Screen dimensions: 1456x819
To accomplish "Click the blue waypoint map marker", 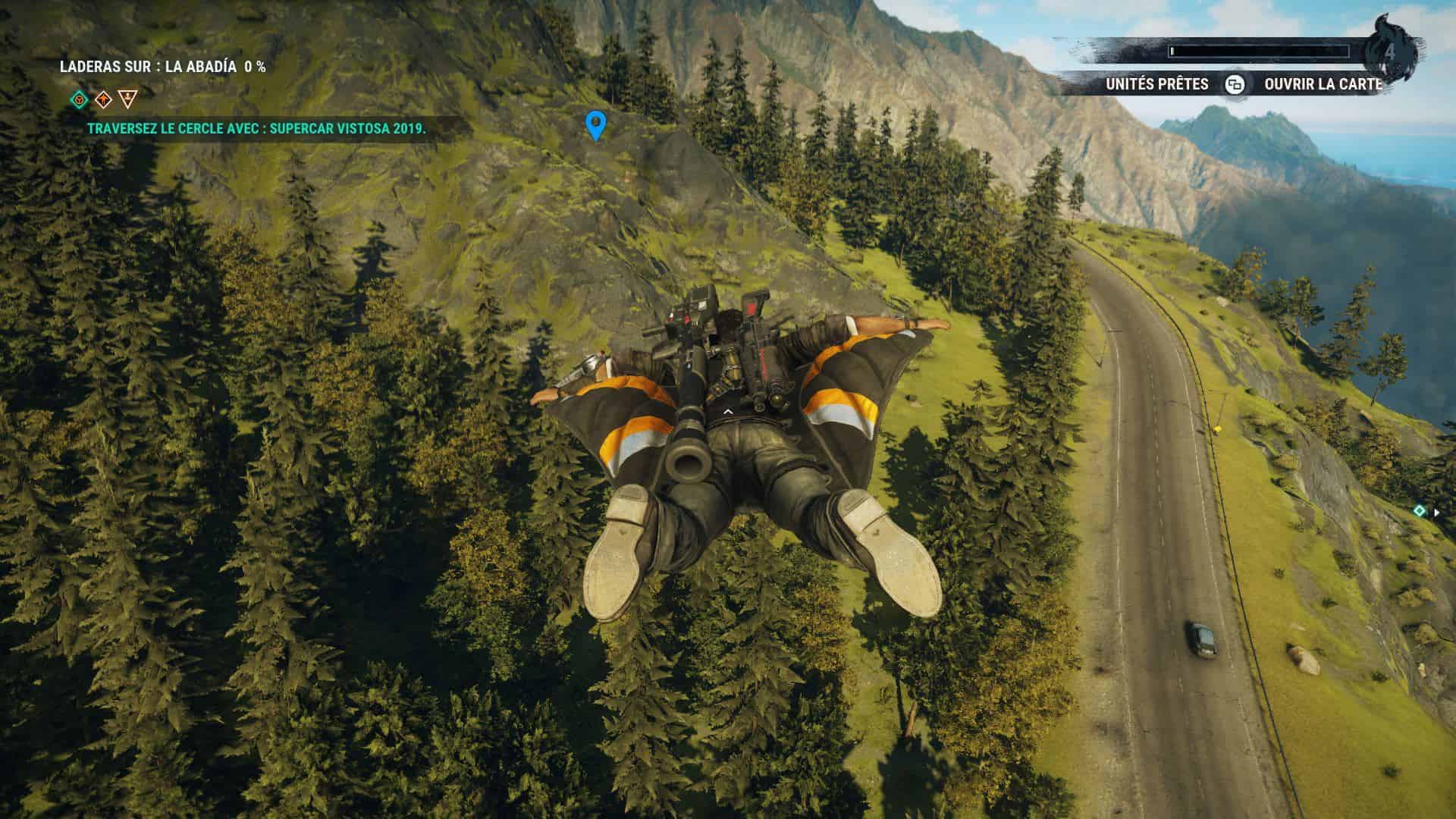I will pyautogui.click(x=596, y=125).
